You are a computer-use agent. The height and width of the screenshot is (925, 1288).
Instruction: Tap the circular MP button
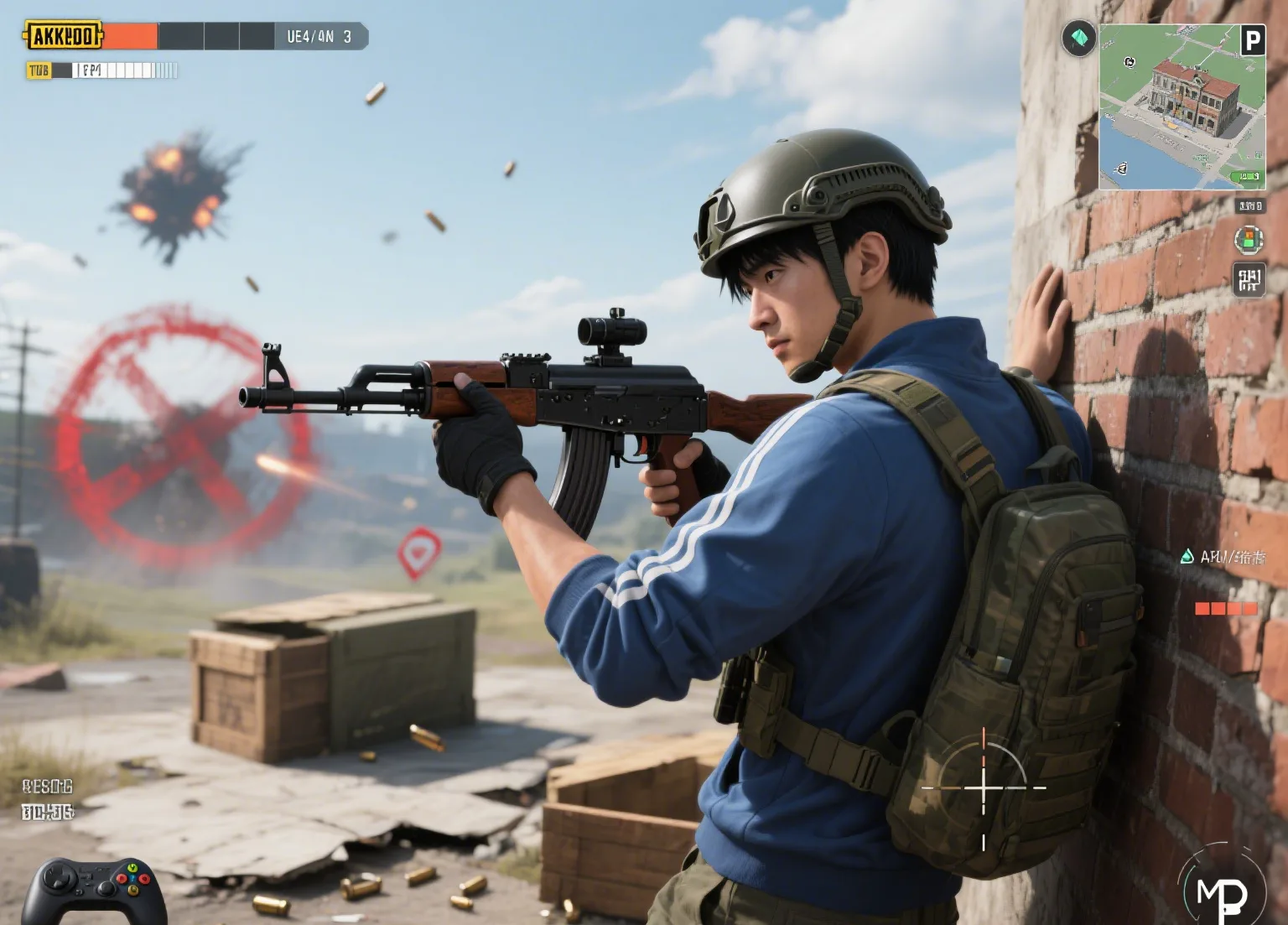click(x=1222, y=891)
